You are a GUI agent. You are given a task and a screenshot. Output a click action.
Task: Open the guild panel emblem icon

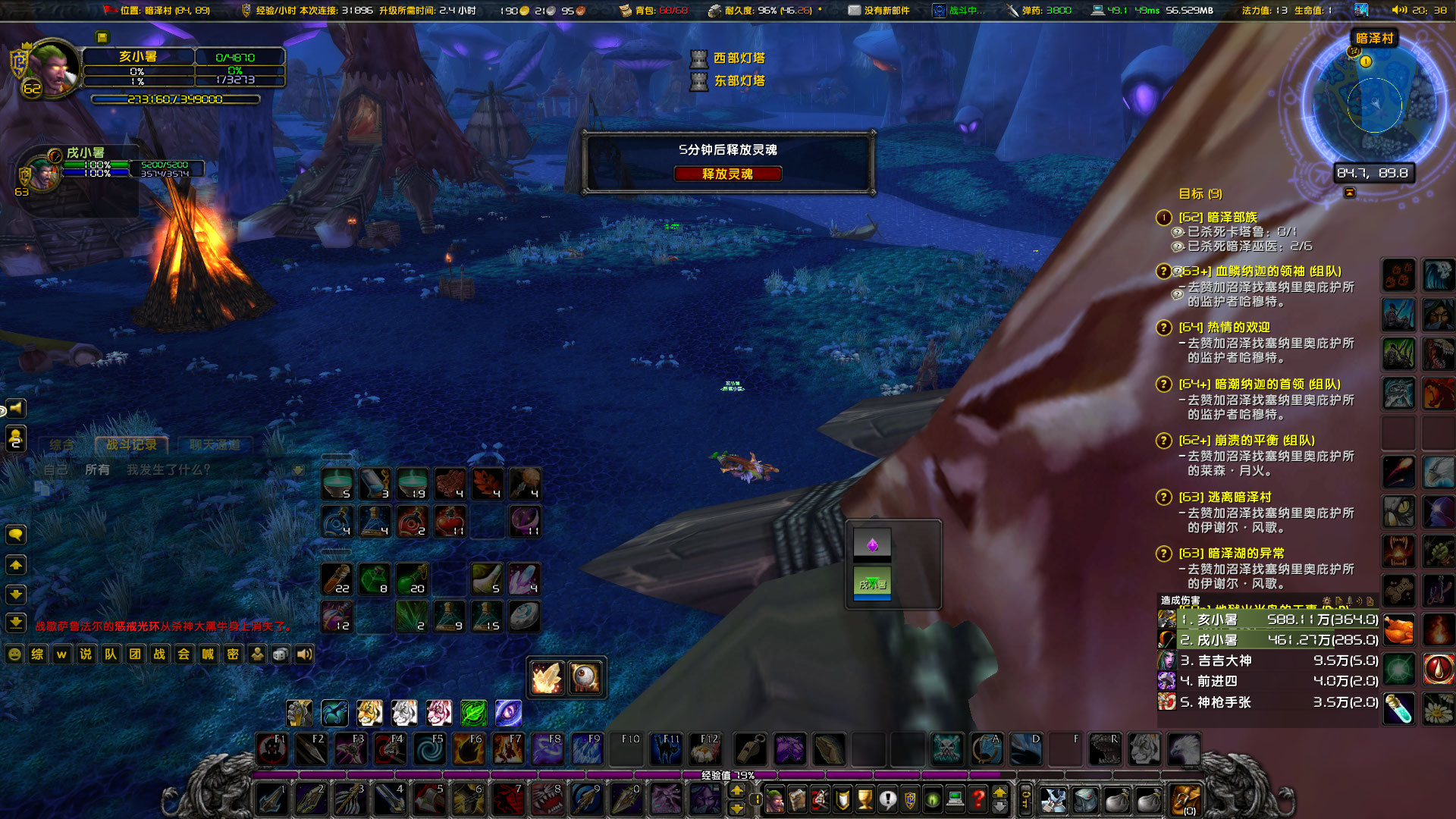coord(910,799)
